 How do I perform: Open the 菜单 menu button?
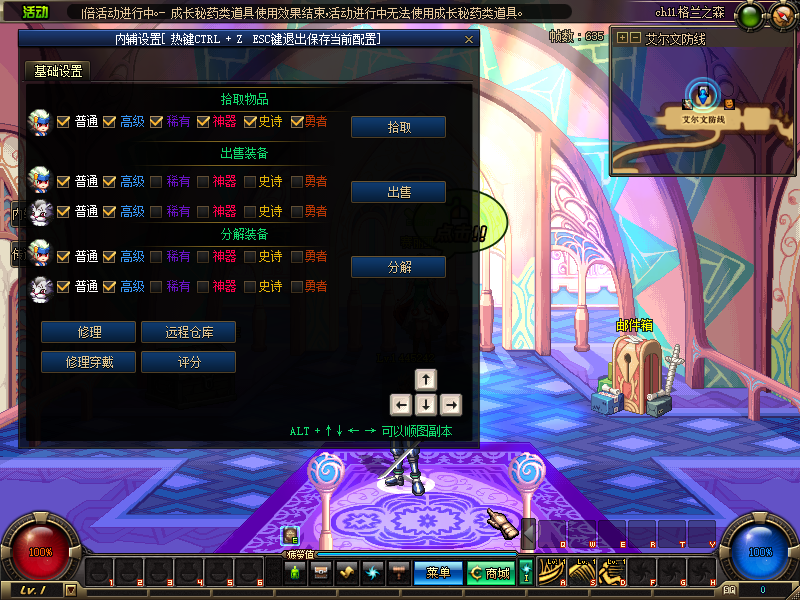[x=438, y=573]
